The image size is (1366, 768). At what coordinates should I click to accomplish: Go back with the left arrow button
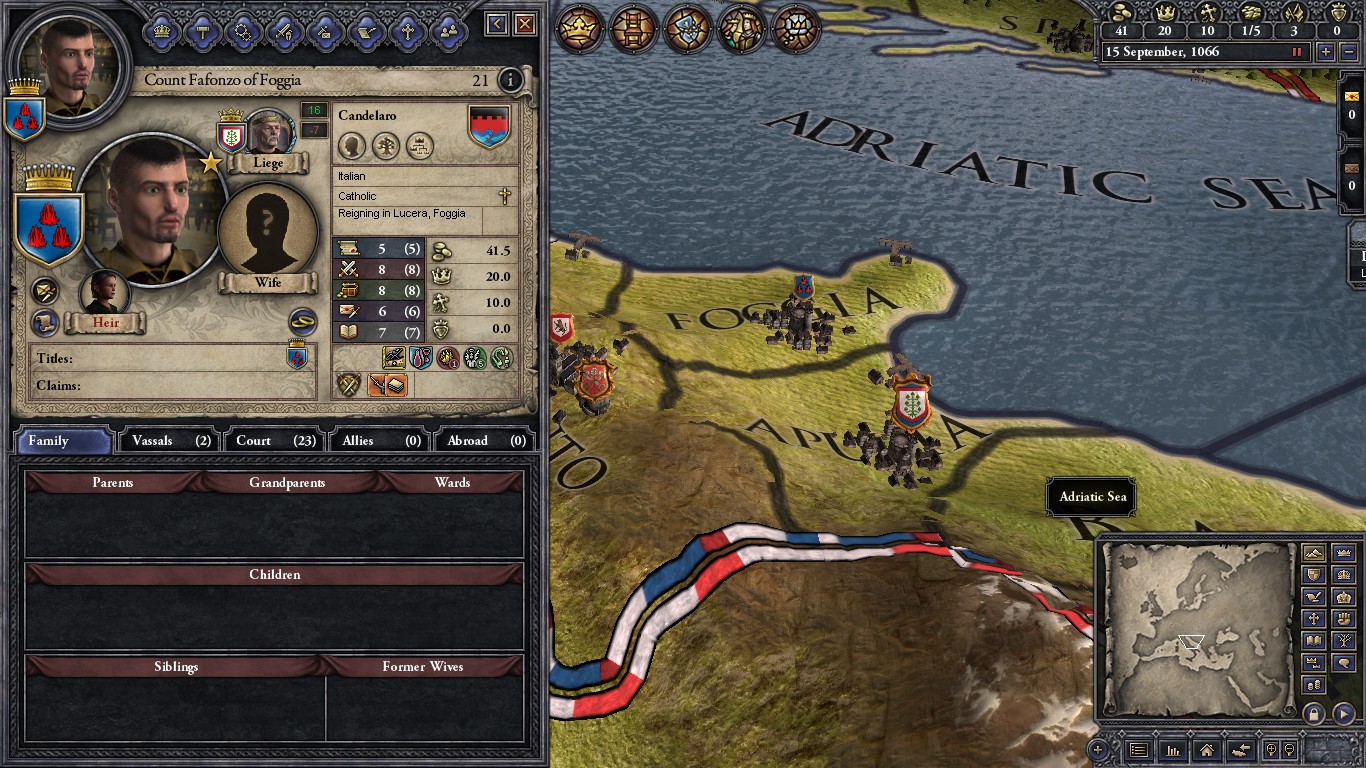tap(497, 25)
